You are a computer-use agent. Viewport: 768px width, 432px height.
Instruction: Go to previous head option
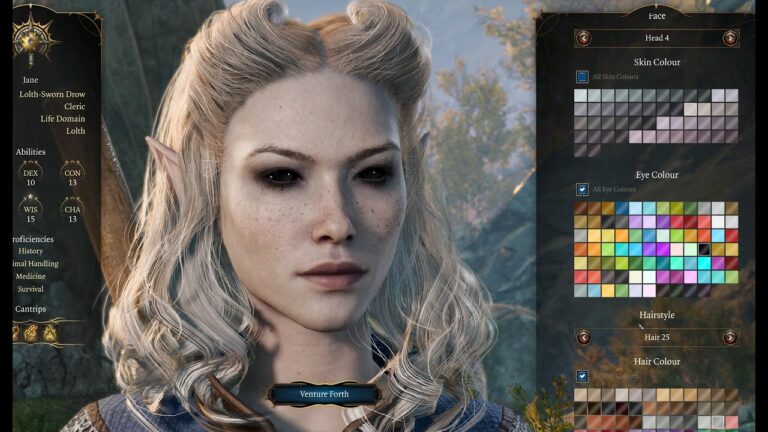(583, 38)
